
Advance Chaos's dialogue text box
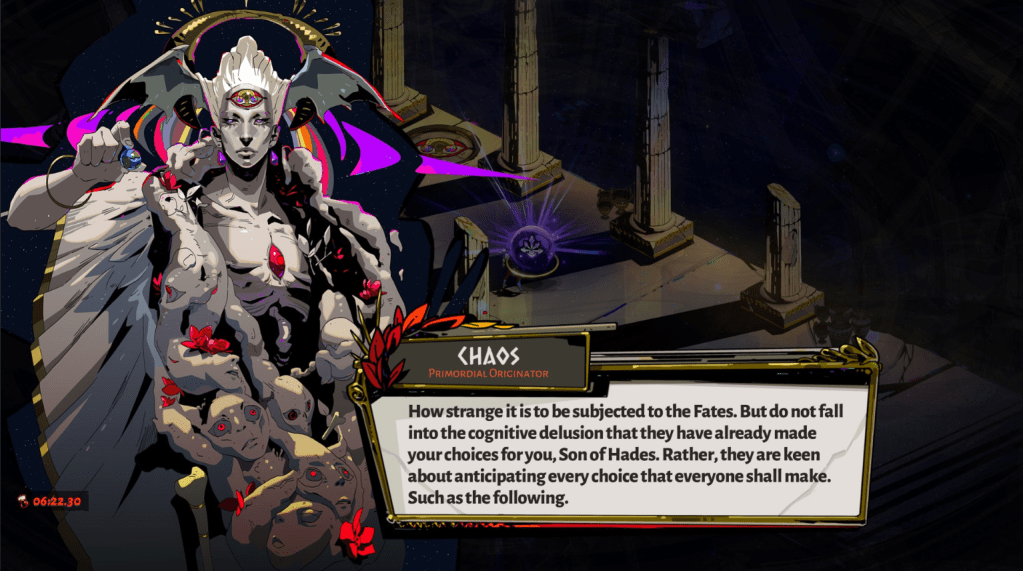[x=618, y=455]
